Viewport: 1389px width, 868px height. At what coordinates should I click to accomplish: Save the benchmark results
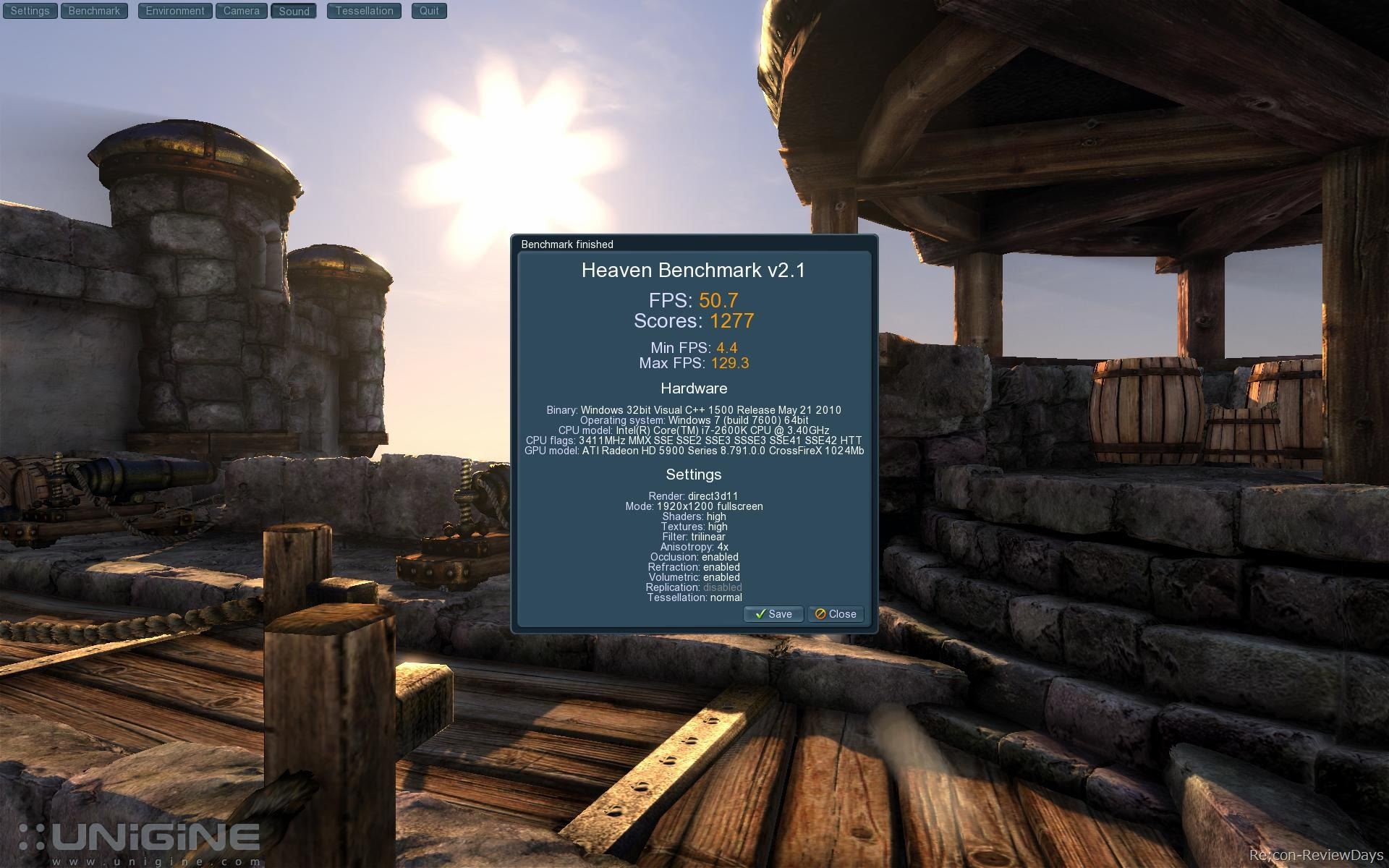point(773,614)
